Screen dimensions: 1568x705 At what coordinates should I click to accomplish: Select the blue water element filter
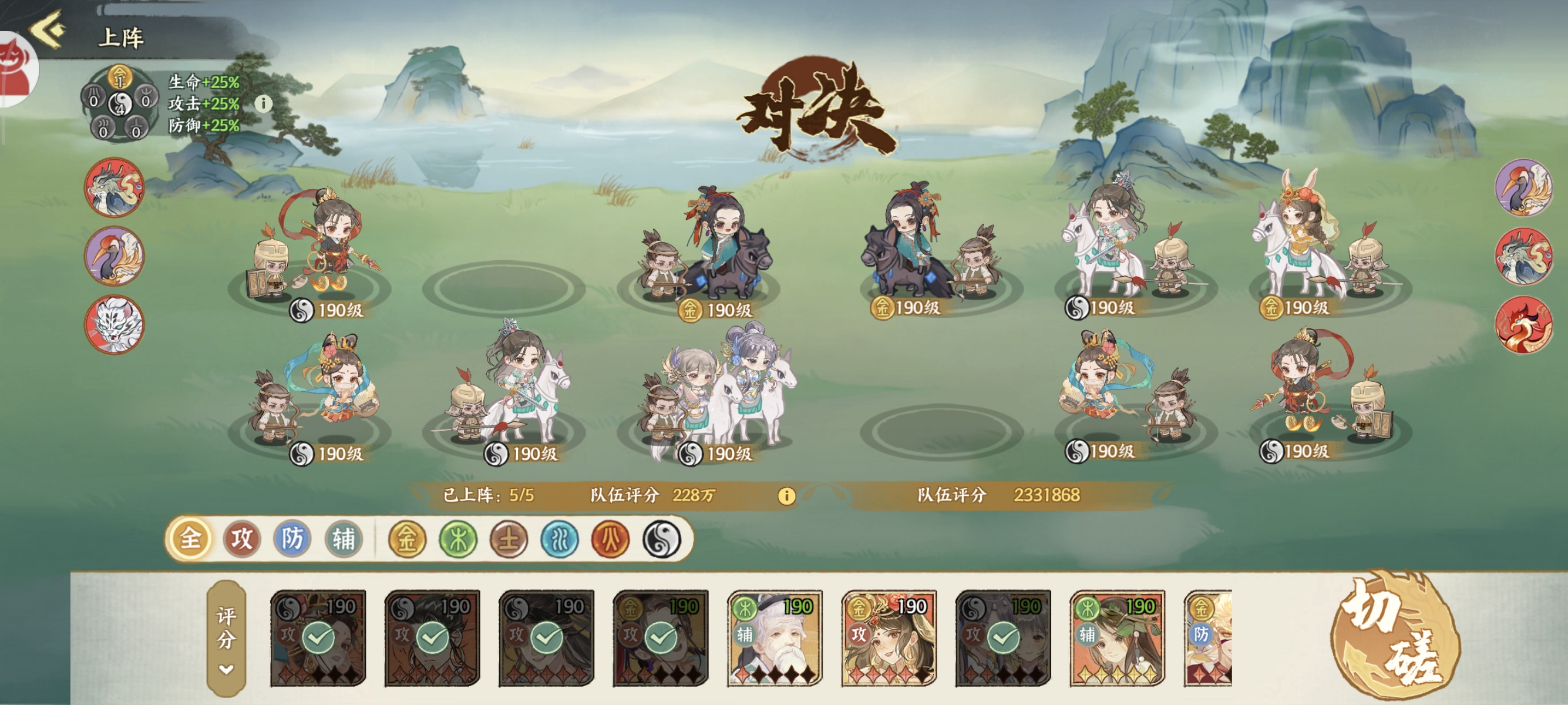[560, 539]
